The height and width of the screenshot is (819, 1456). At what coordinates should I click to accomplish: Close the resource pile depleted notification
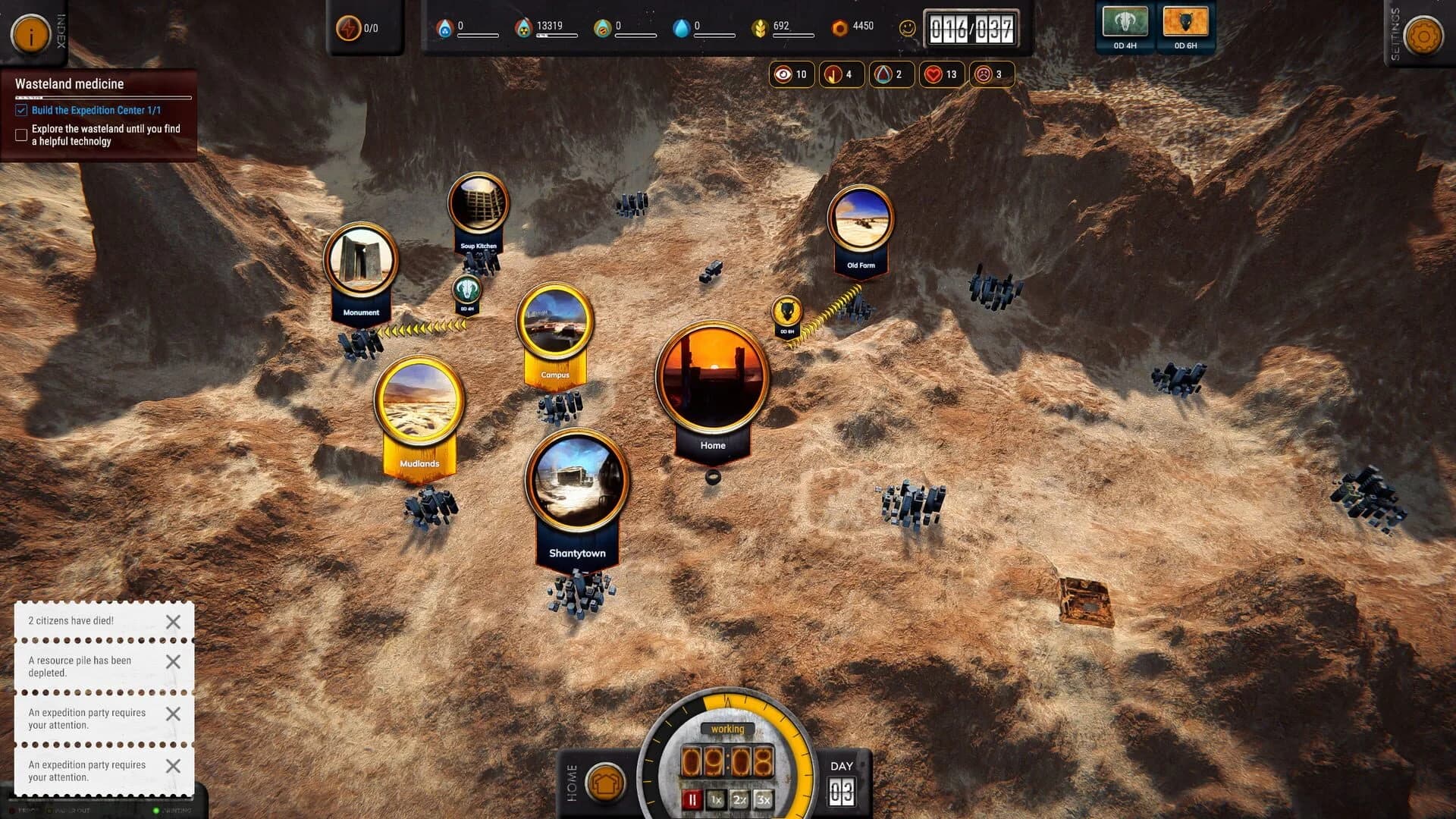[173, 662]
